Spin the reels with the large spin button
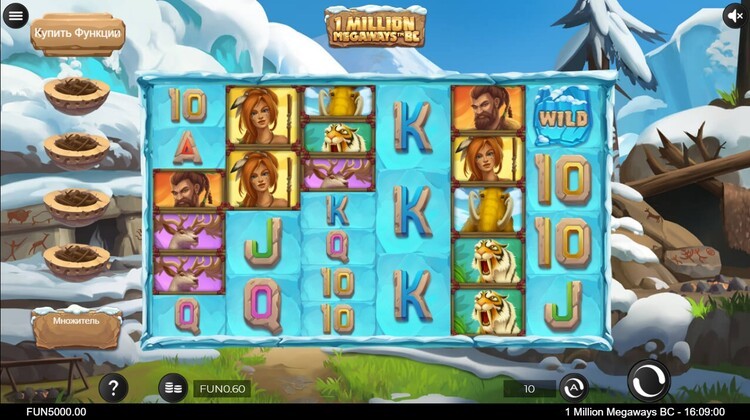 click(x=648, y=382)
